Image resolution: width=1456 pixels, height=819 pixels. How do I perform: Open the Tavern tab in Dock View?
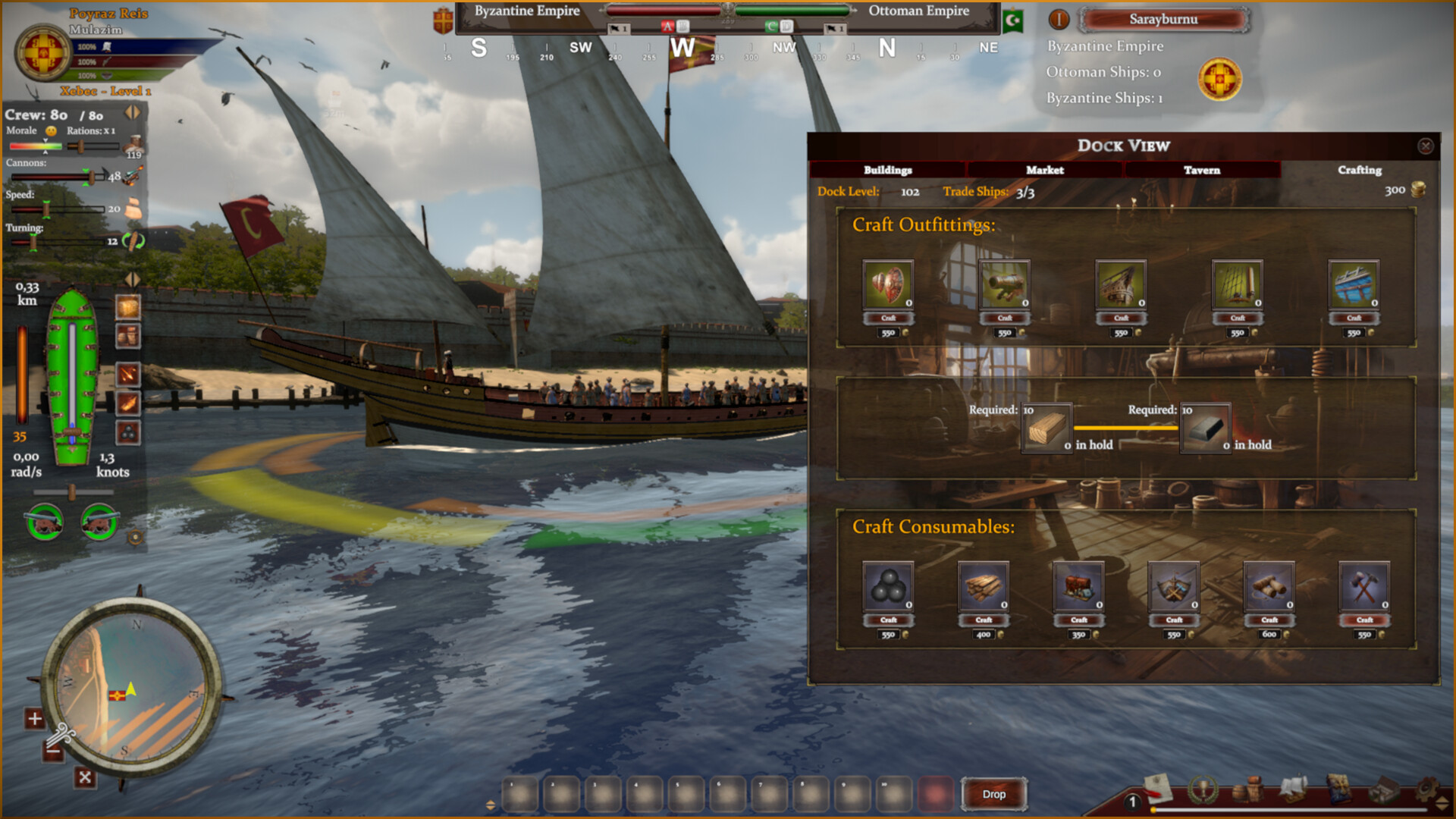click(x=1202, y=170)
